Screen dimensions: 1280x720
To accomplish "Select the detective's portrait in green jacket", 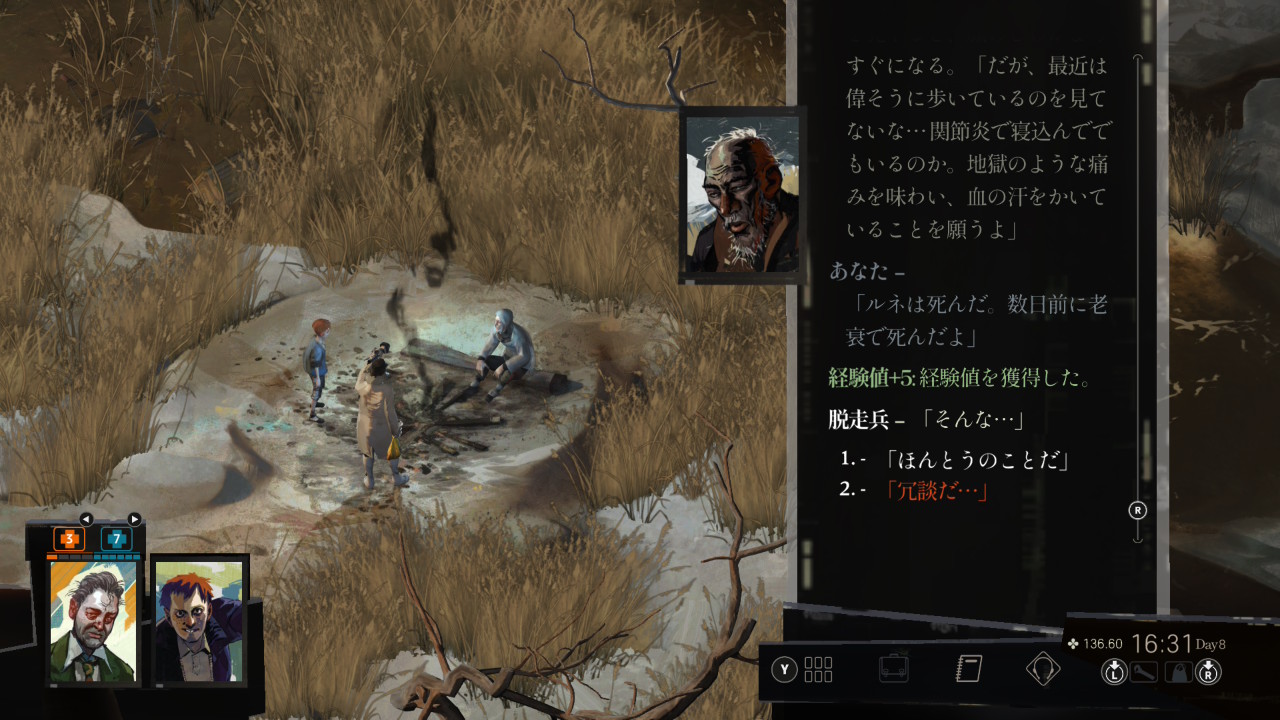I will tap(94, 620).
